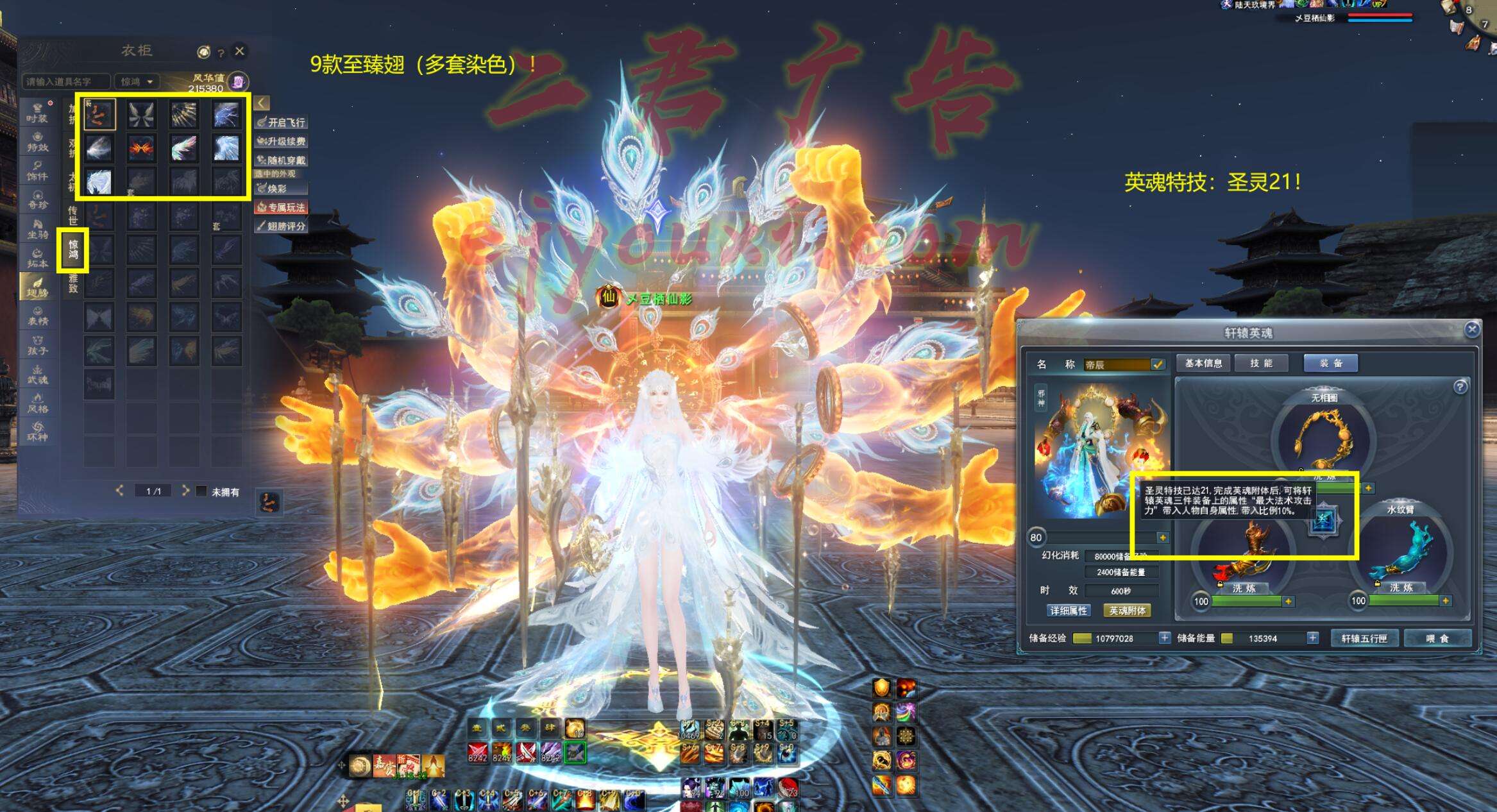This screenshot has height=812, width=1497.
Task: Type in the item name search box
Action: [x=66, y=81]
